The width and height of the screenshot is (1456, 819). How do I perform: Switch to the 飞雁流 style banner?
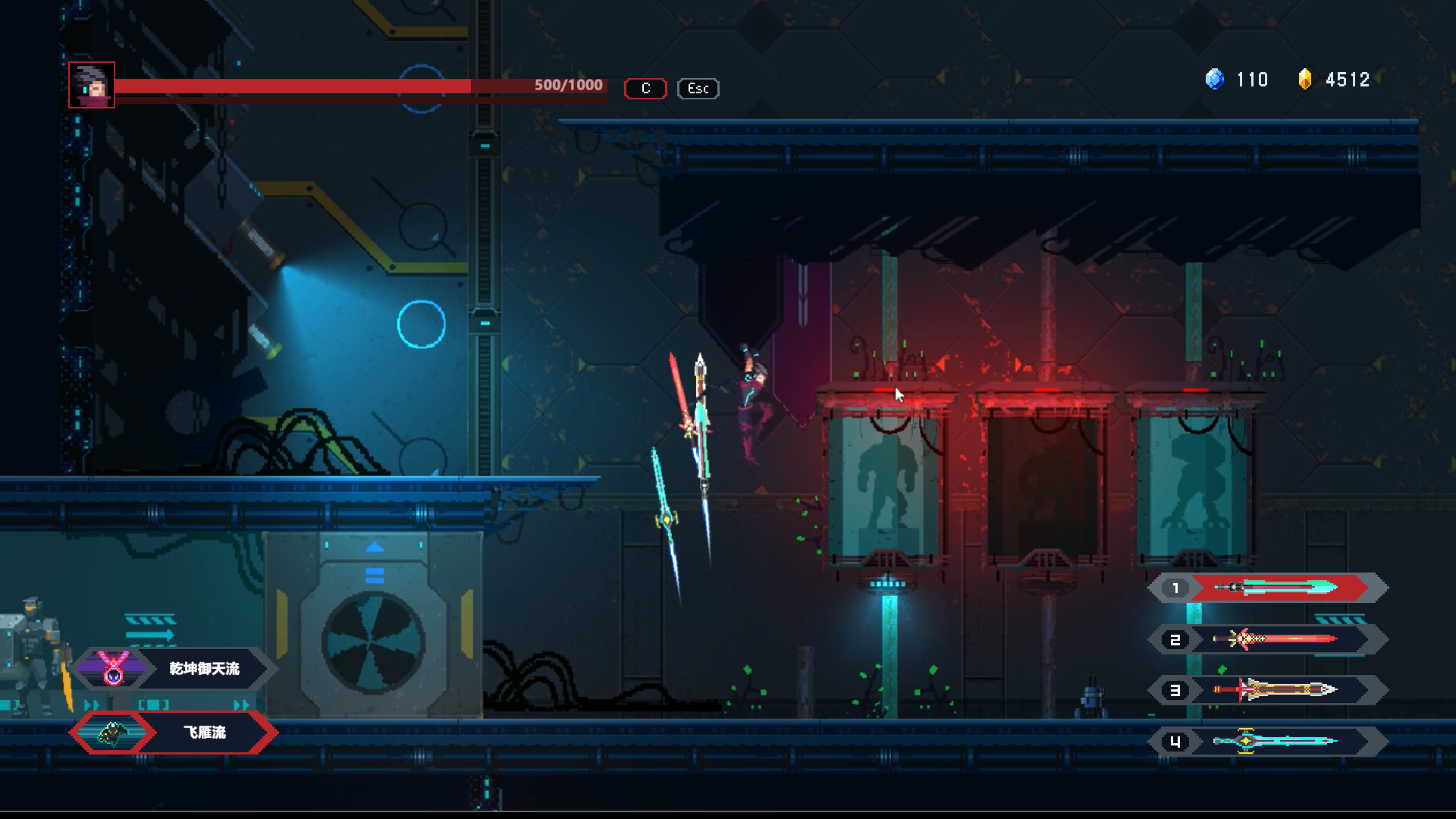(x=205, y=733)
